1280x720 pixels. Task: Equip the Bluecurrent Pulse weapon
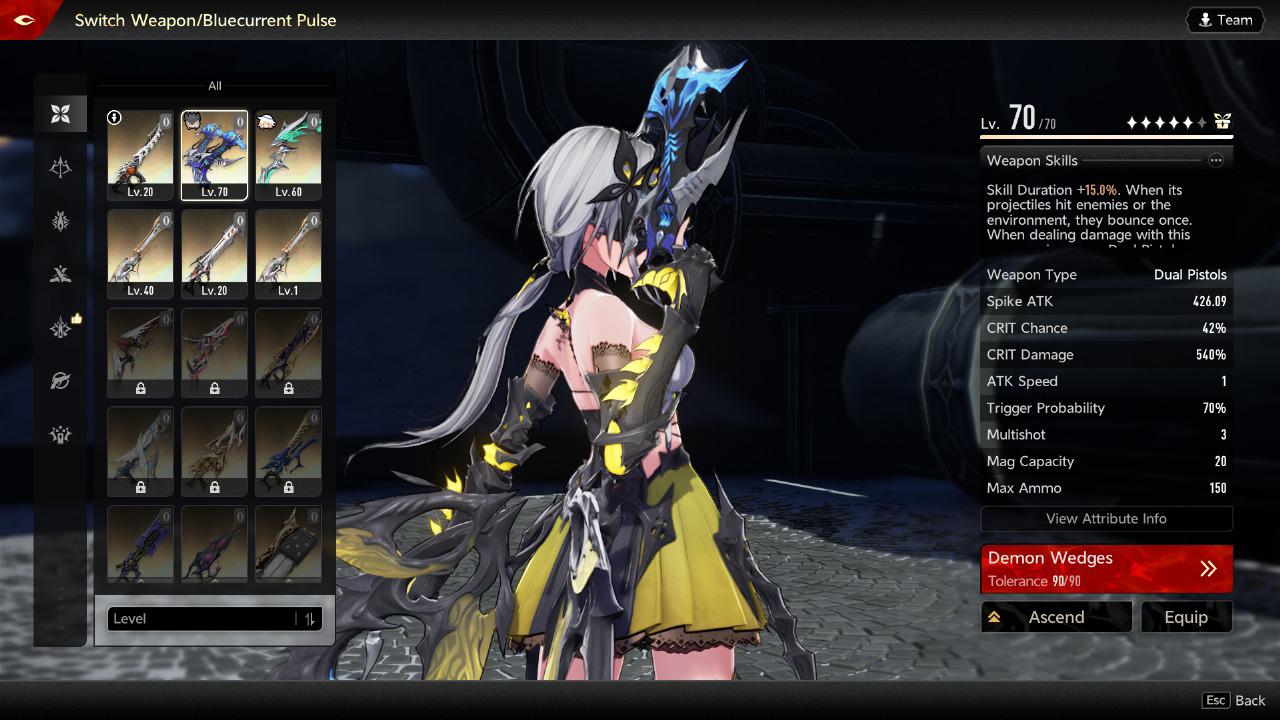1186,617
